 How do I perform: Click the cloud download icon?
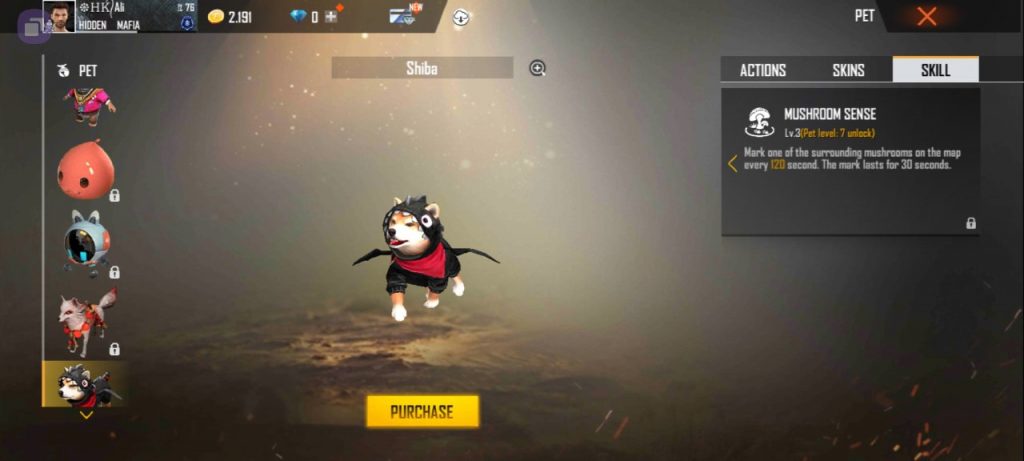tap(461, 16)
